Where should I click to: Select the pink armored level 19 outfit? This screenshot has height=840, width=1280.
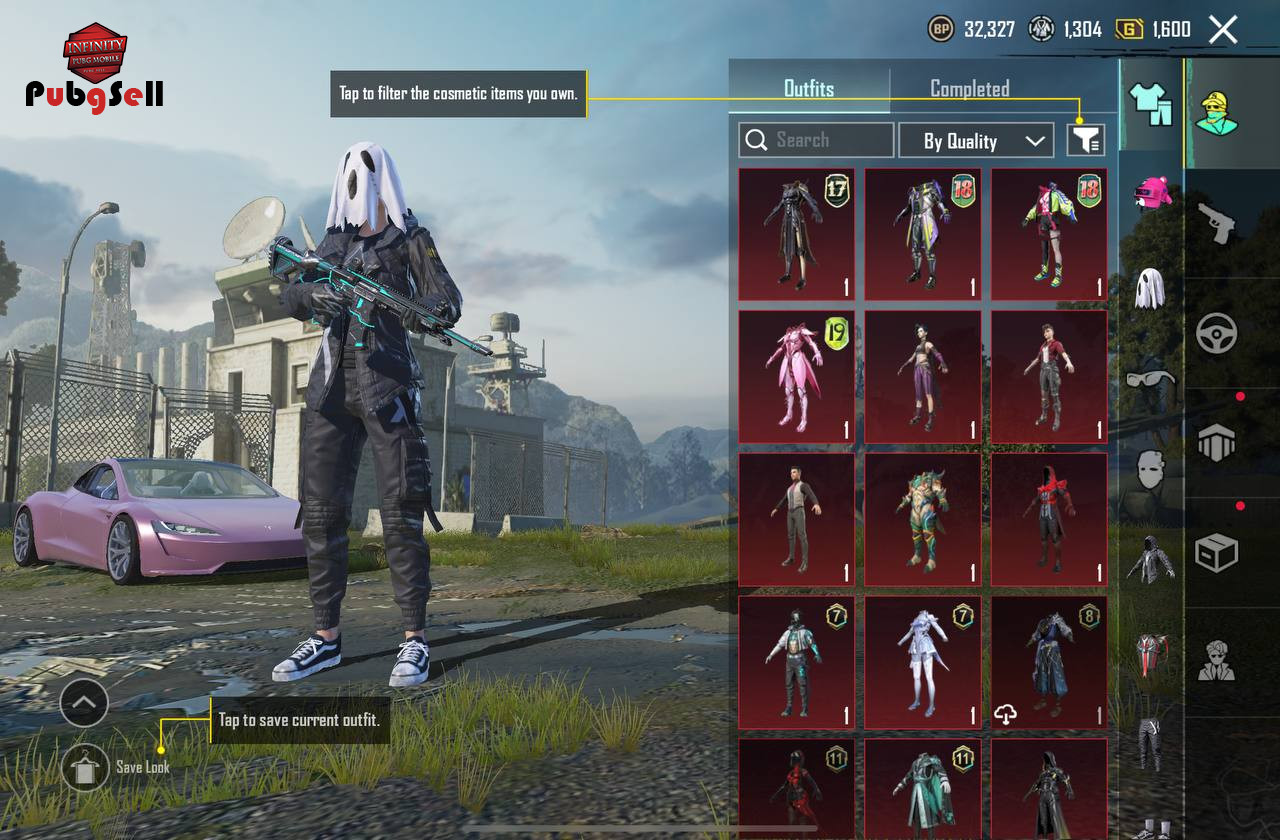(797, 376)
